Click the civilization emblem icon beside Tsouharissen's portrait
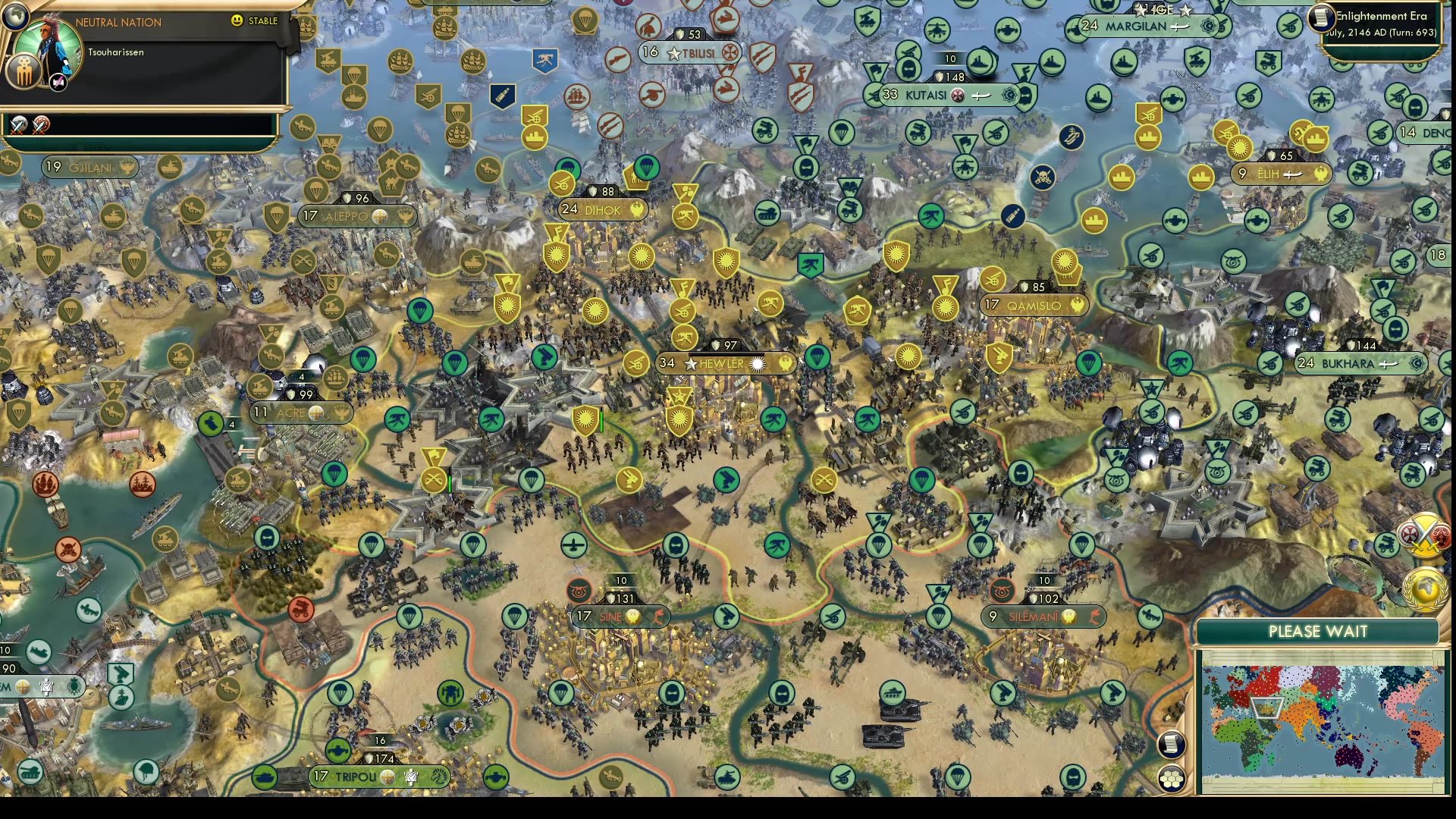The image size is (1456, 819). click(x=24, y=71)
